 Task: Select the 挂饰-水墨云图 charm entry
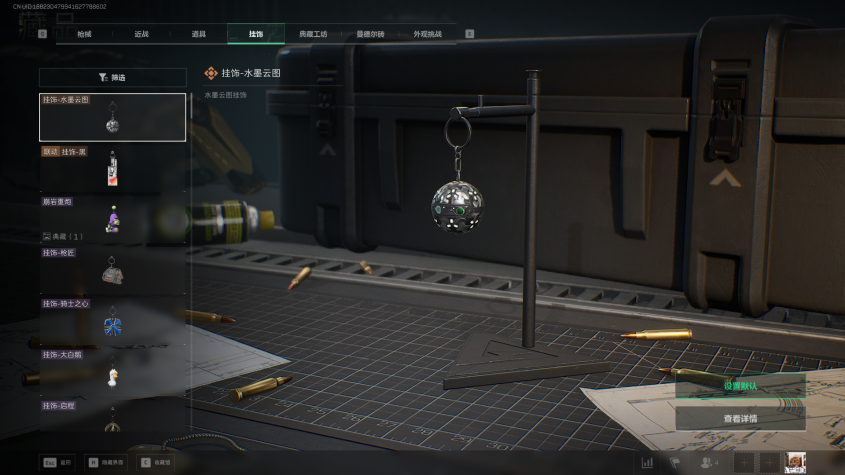click(x=112, y=118)
